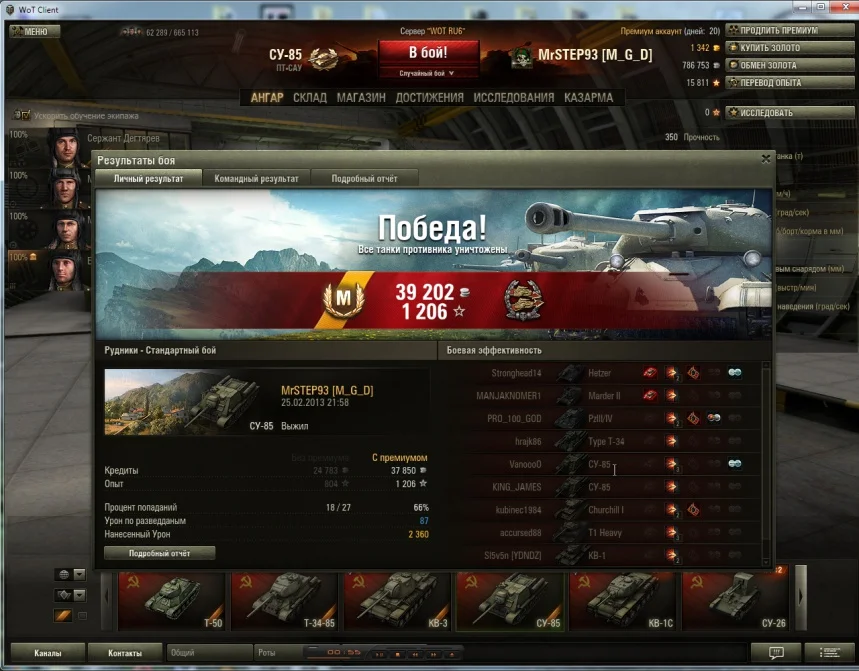Viewport: 859px width, 671px height.
Task: Open the Каналы chat button
Action: (x=47, y=653)
